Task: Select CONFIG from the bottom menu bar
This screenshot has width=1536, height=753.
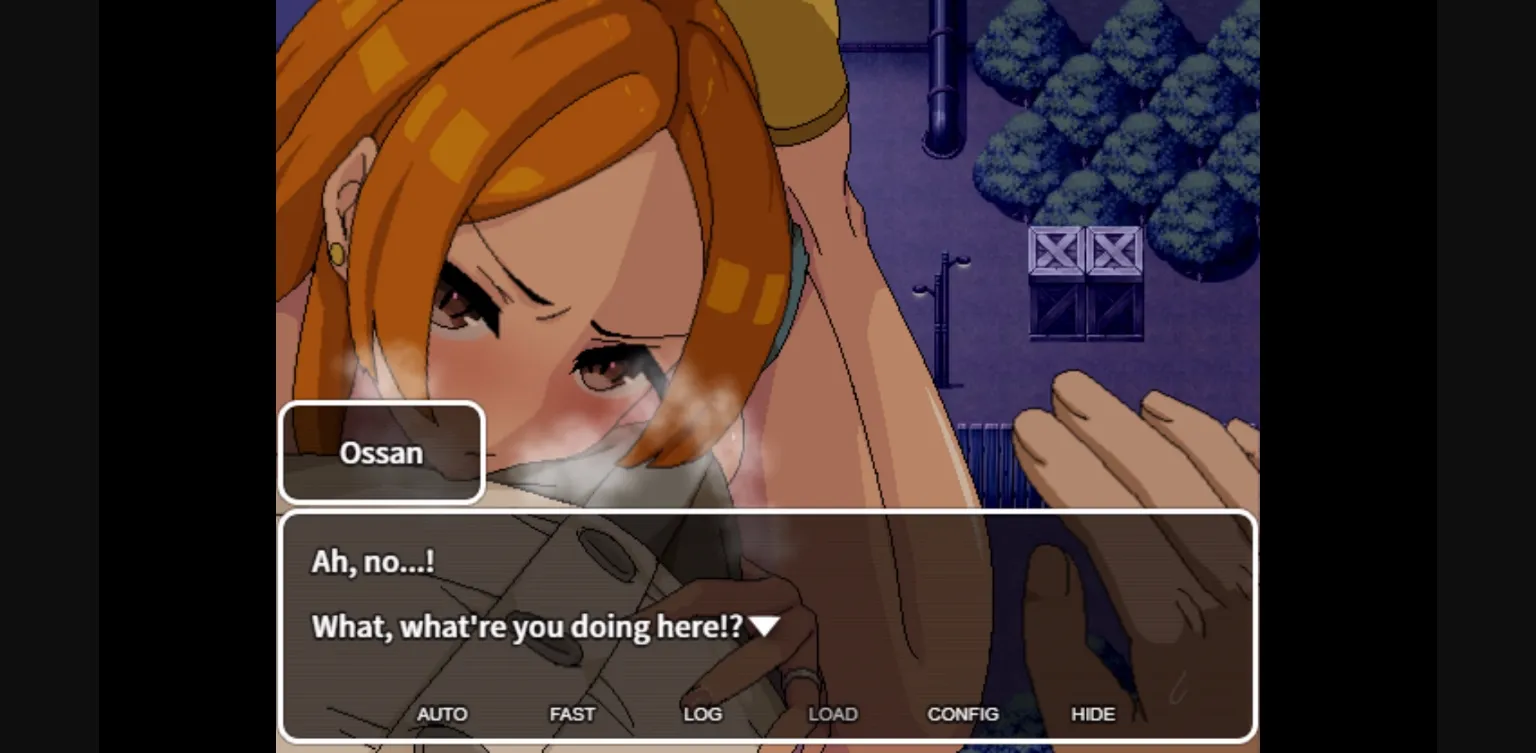Action: pyautogui.click(x=963, y=714)
